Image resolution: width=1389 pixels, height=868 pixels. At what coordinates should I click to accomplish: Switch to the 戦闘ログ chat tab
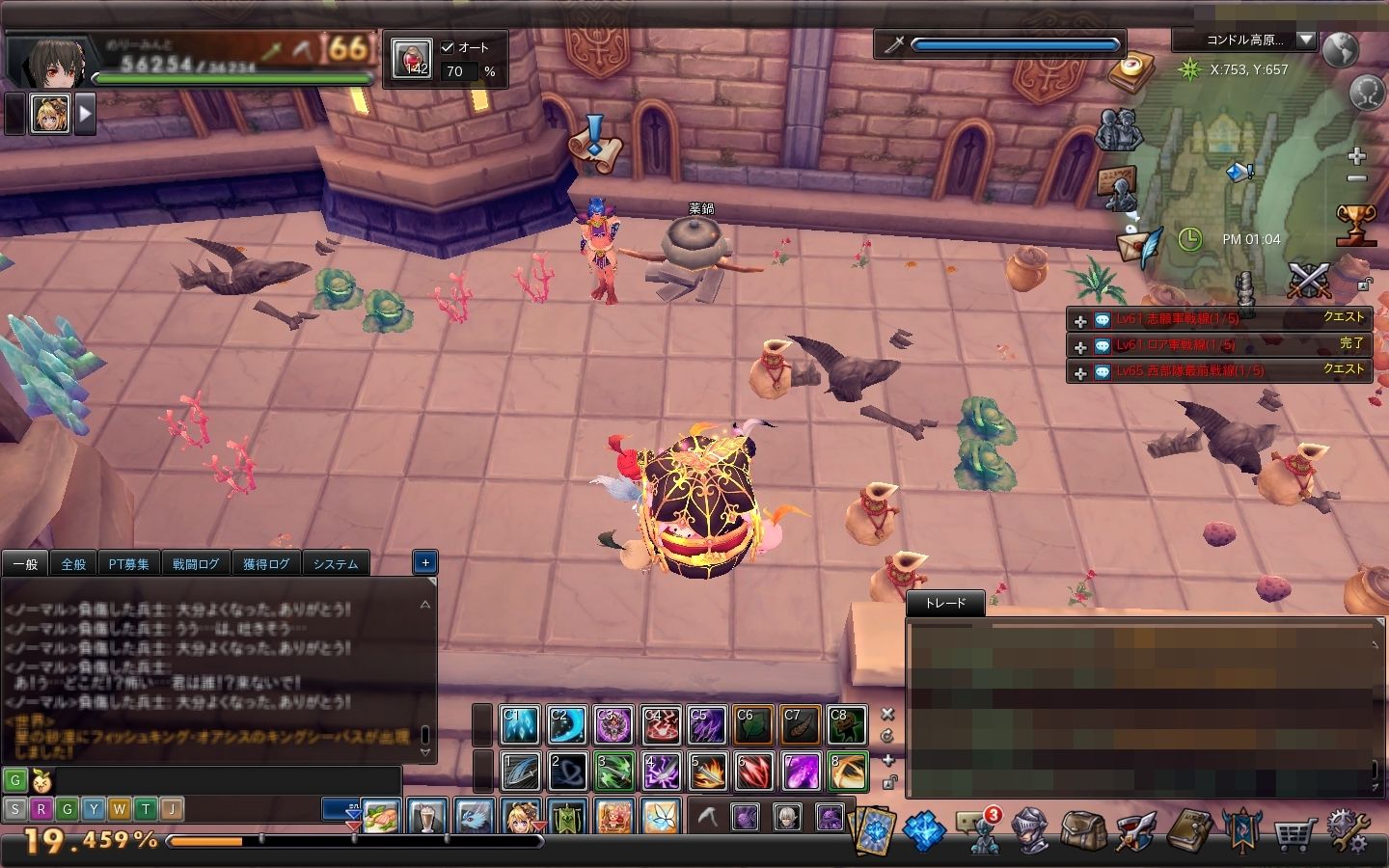(196, 564)
